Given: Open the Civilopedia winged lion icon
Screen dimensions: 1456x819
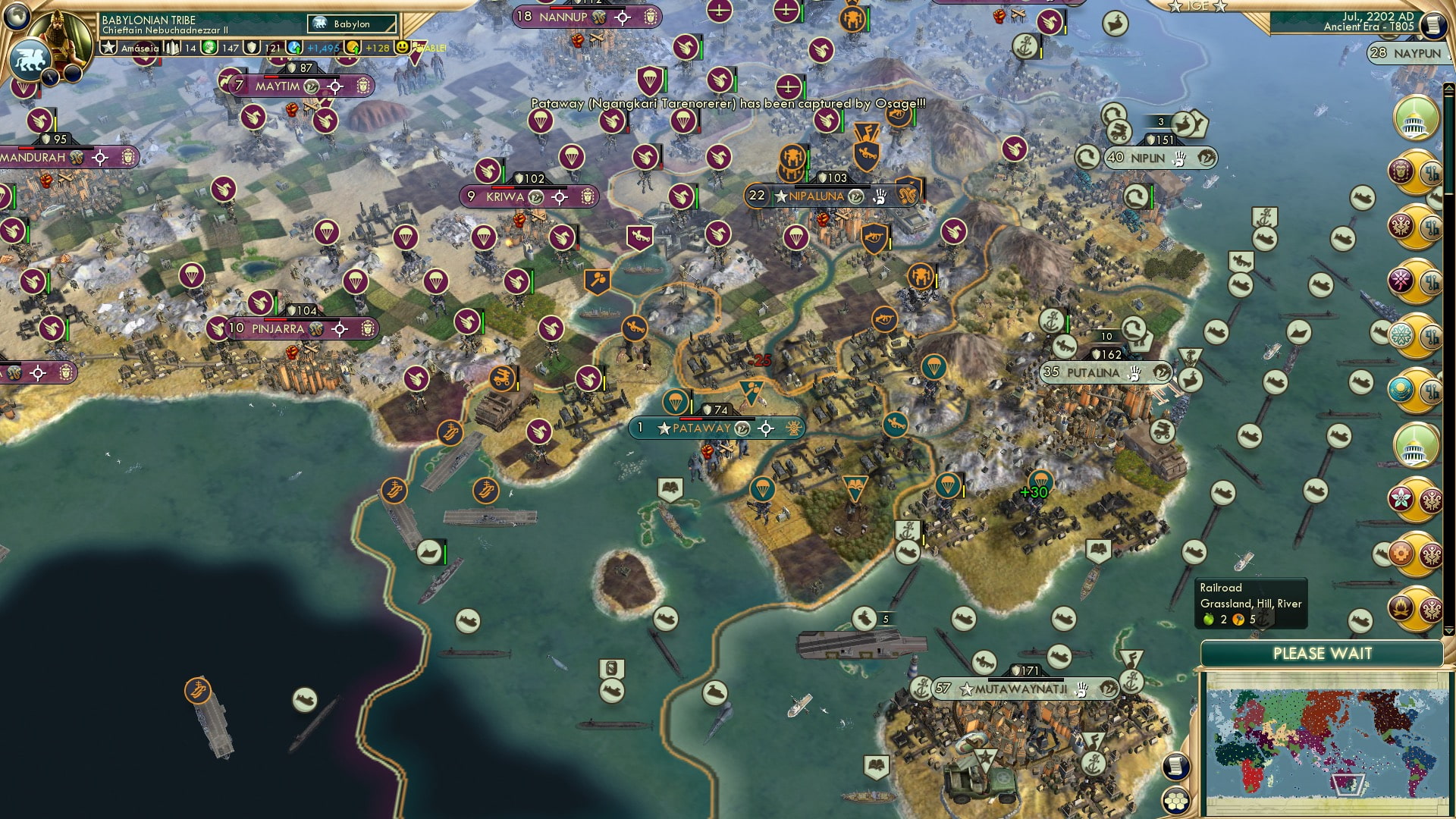Looking at the screenshot, I should tap(30, 61).
